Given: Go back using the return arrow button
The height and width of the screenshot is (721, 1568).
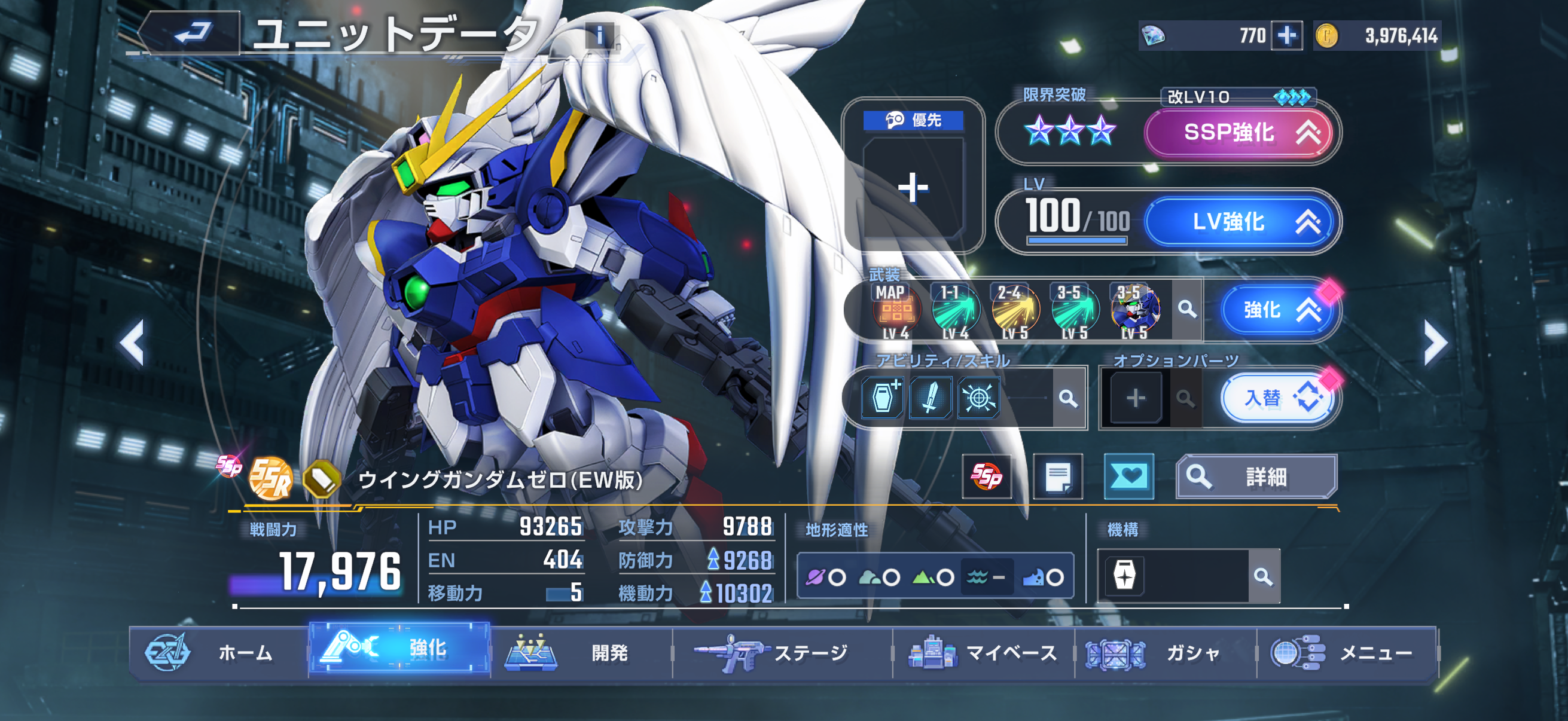Looking at the screenshot, I should pyautogui.click(x=193, y=33).
